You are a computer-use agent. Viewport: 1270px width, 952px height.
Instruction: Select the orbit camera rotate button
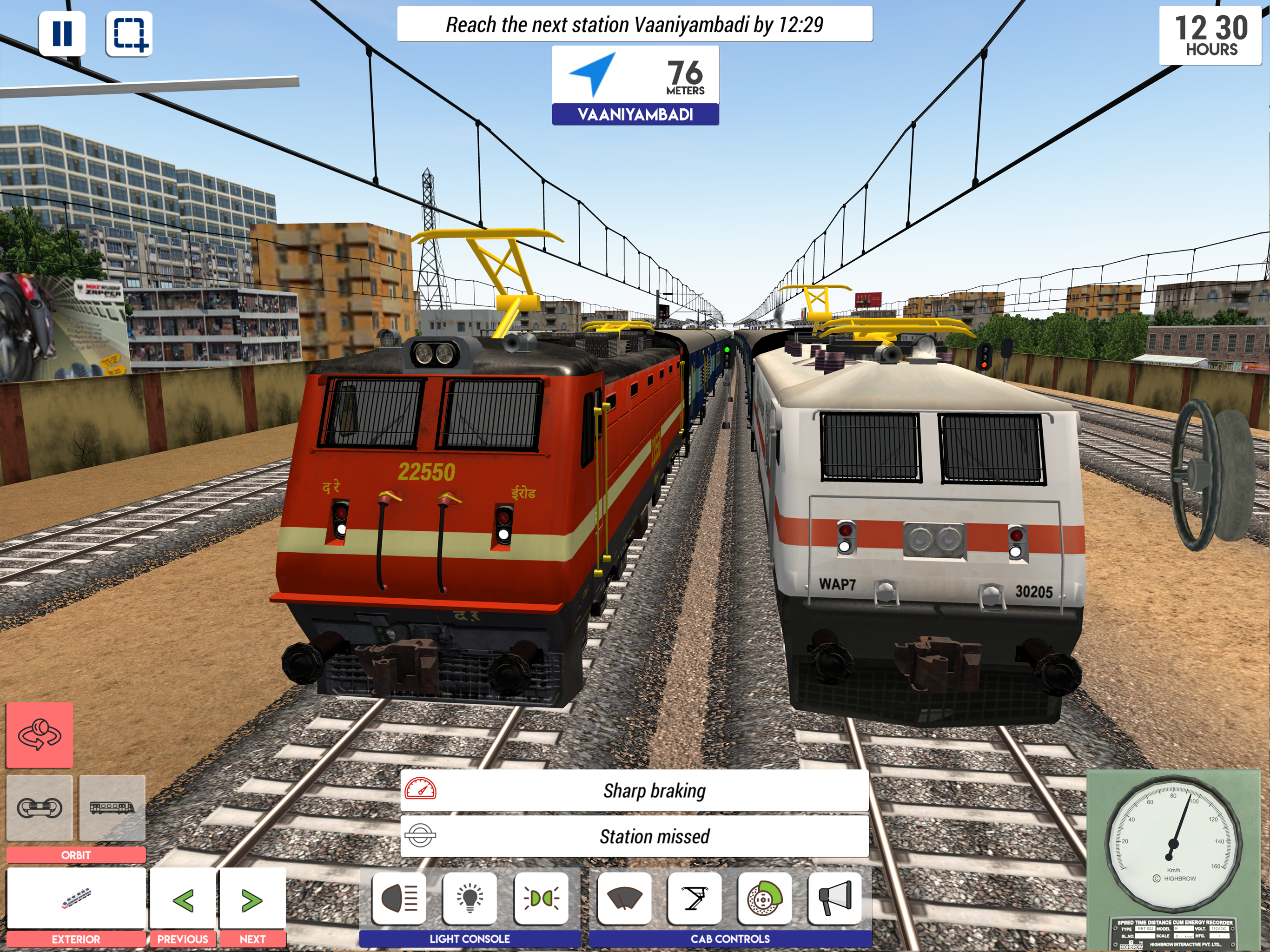[40, 735]
